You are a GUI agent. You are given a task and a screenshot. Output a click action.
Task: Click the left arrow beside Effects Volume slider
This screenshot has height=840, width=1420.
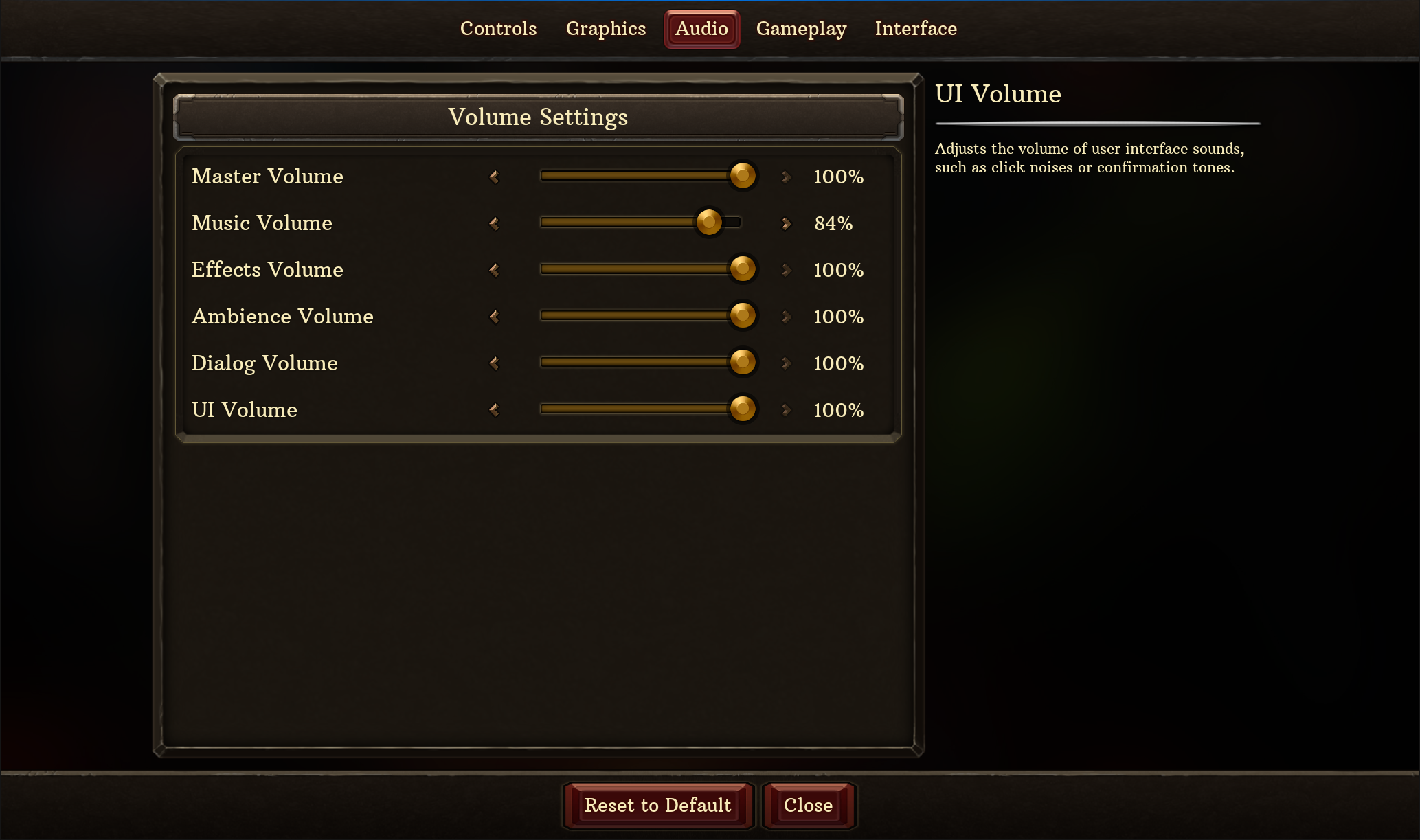493,270
